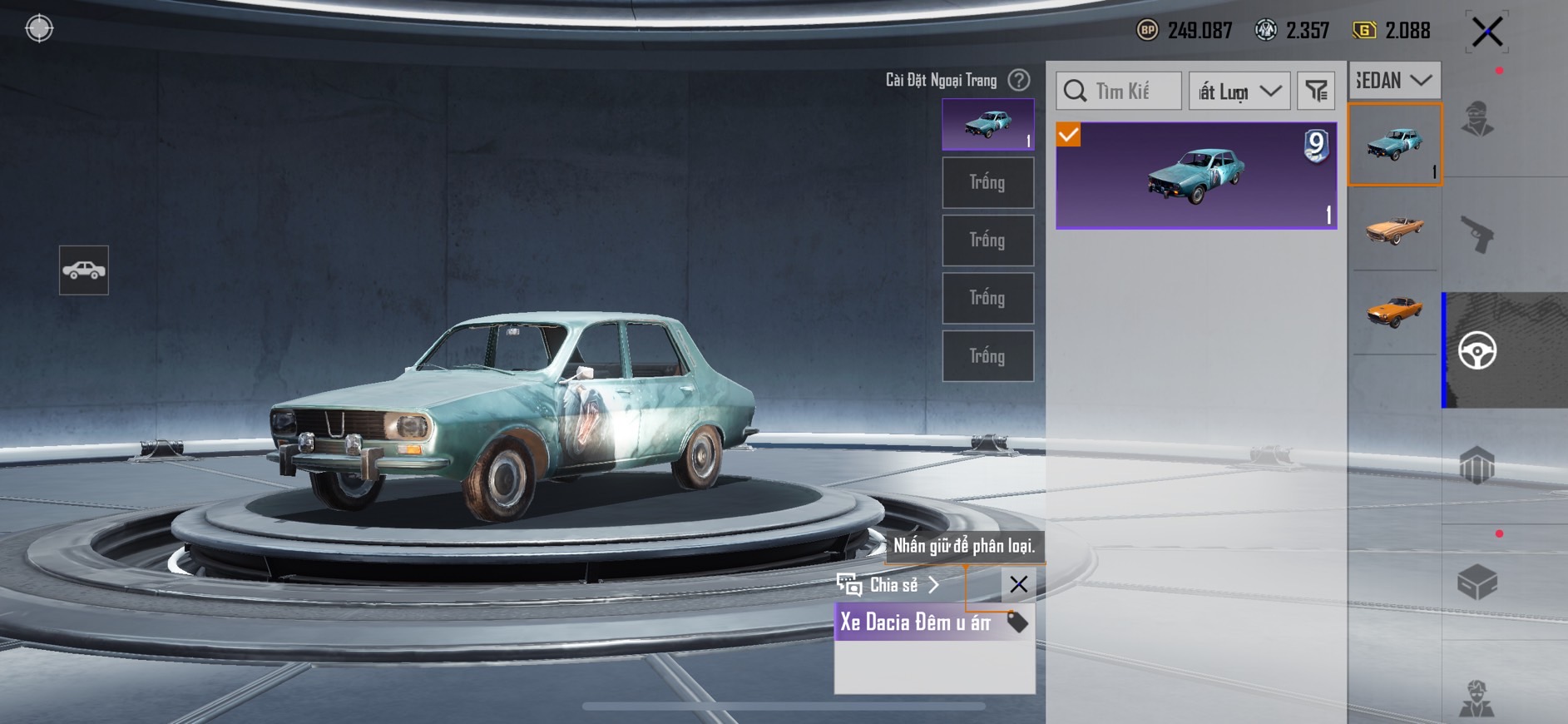Open the crate box category tab

(1477, 582)
